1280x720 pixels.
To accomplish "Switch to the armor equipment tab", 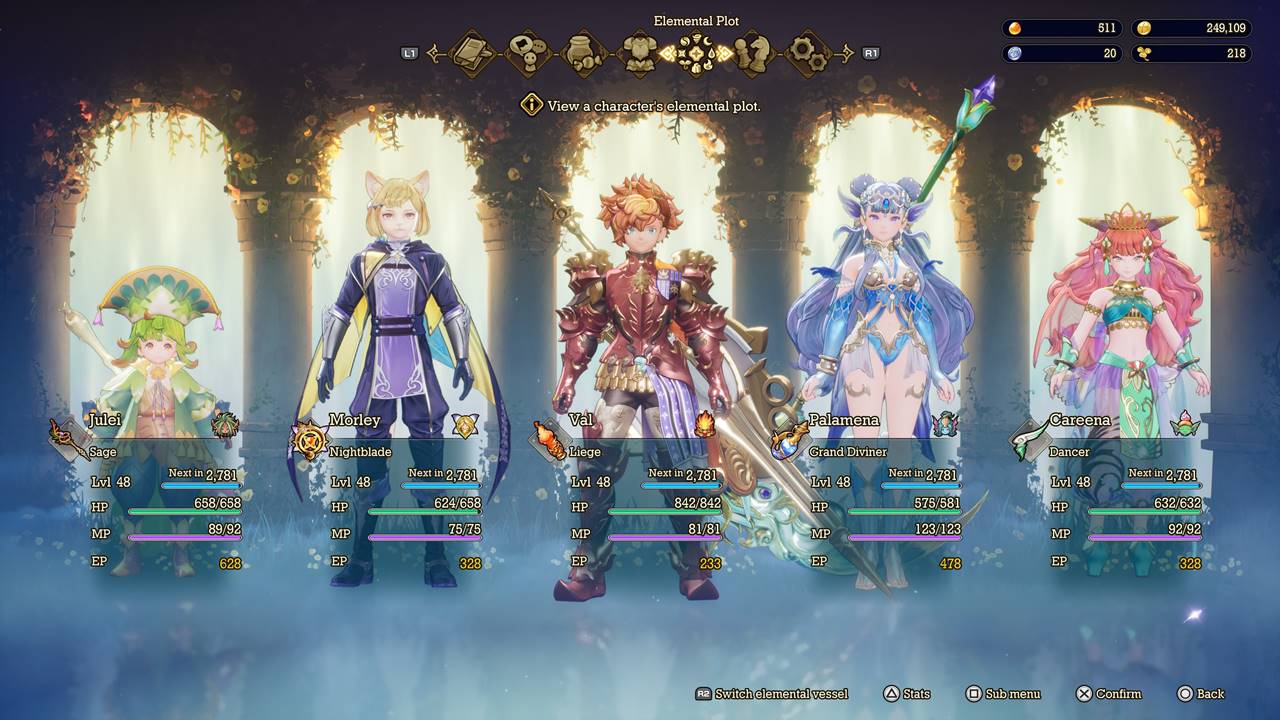I will [x=639, y=53].
